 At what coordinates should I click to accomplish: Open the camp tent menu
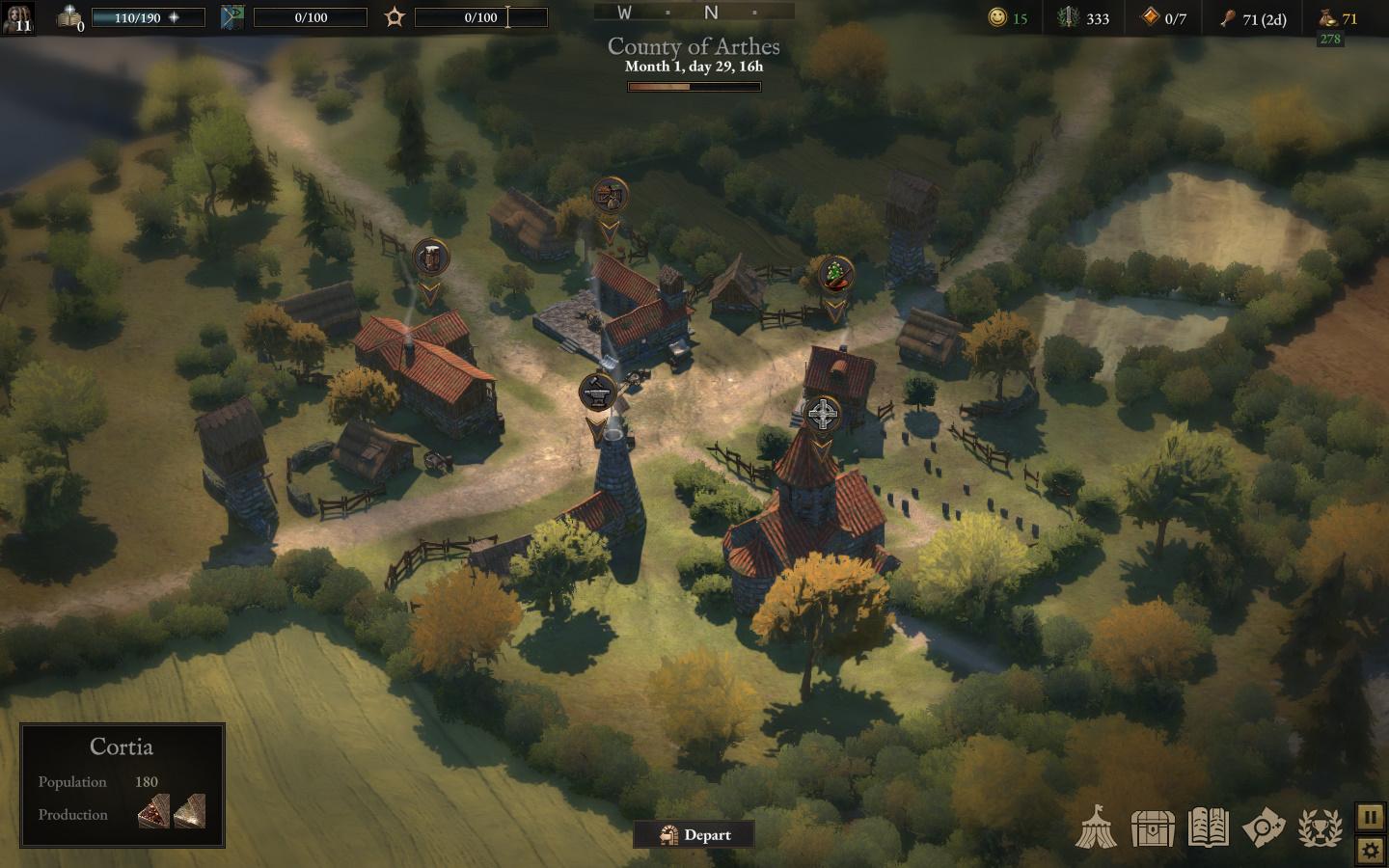point(1096,827)
